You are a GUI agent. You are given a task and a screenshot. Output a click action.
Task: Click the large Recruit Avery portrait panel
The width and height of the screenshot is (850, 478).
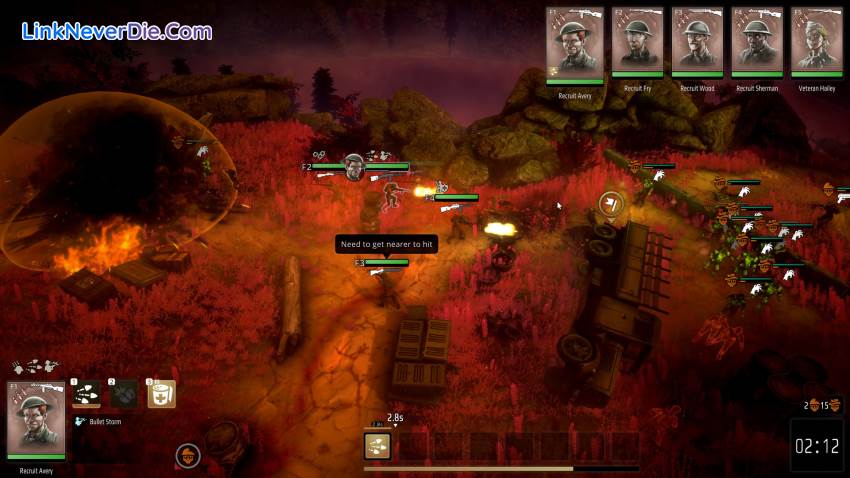pos(36,421)
